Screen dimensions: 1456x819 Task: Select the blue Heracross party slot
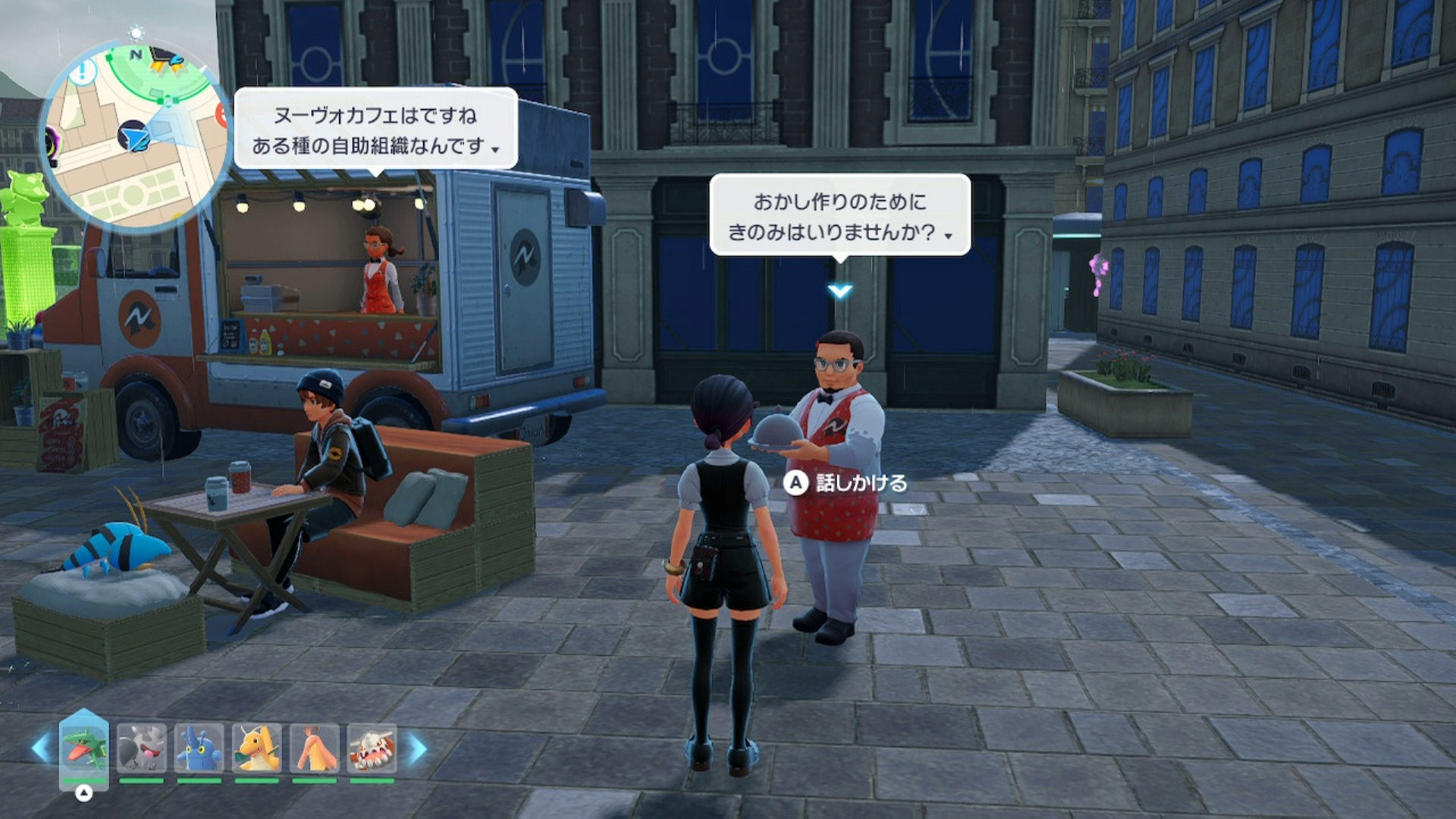[x=199, y=748]
